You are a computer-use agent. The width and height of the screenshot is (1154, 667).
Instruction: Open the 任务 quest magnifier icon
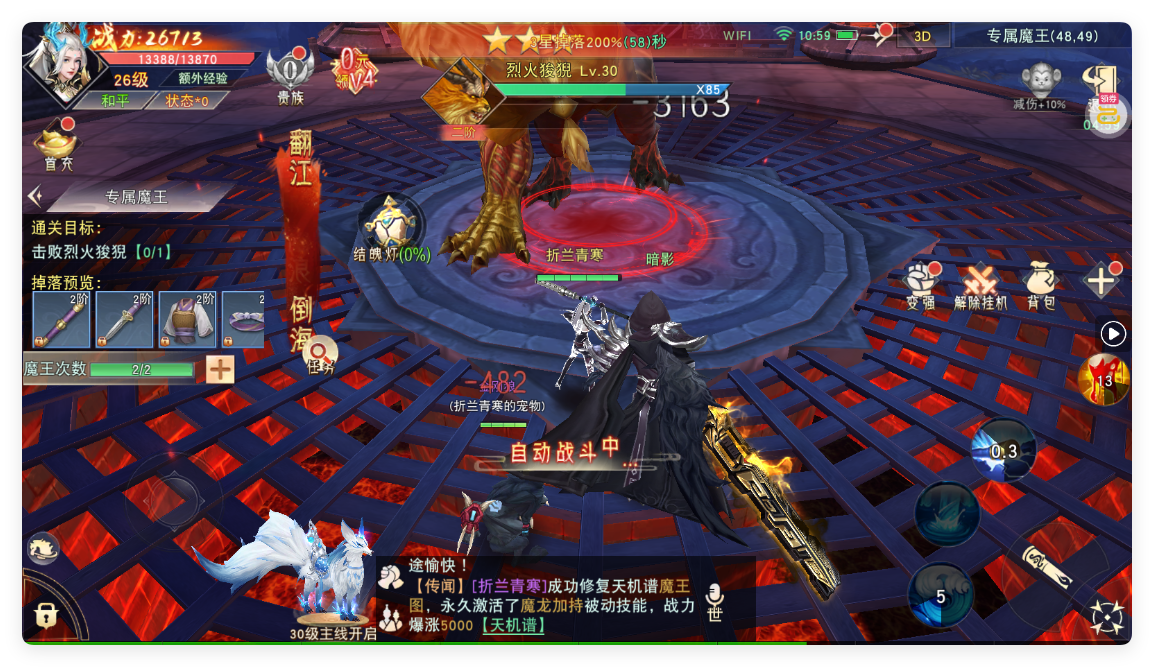[x=321, y=354]
